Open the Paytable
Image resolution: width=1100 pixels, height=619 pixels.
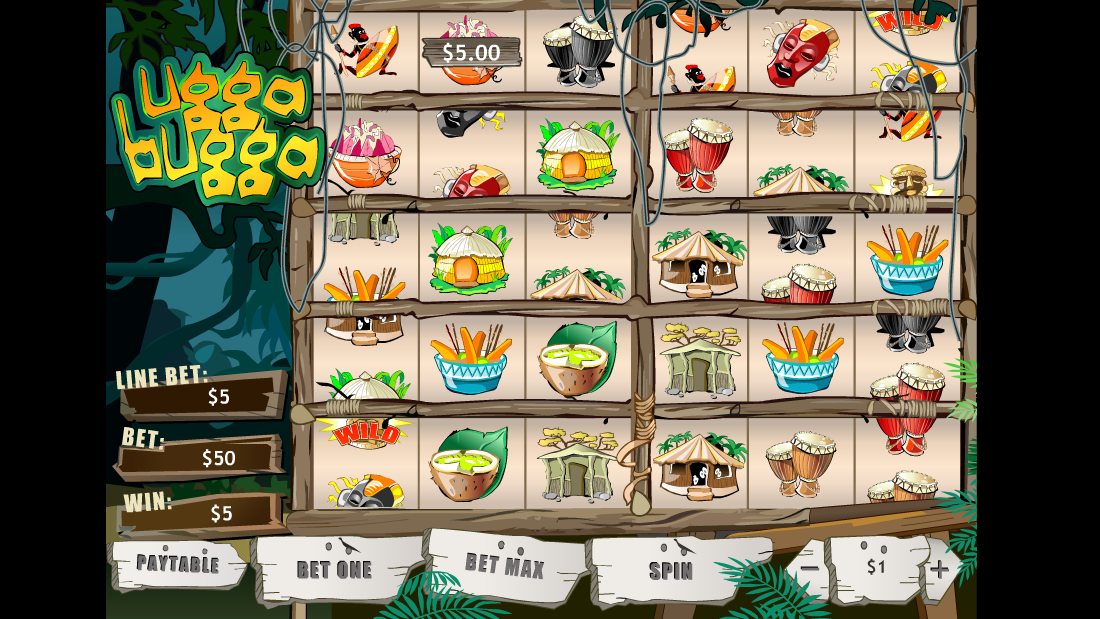(177, 564)
